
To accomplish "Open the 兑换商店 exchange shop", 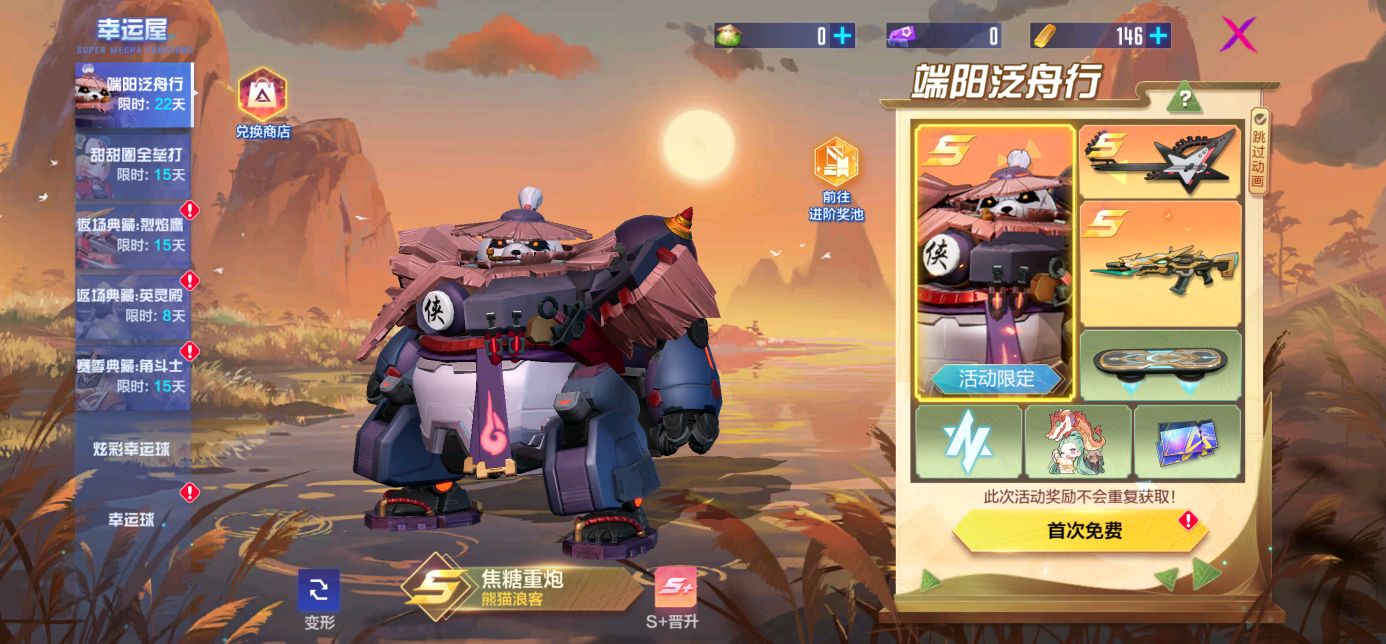I will 262,103.
